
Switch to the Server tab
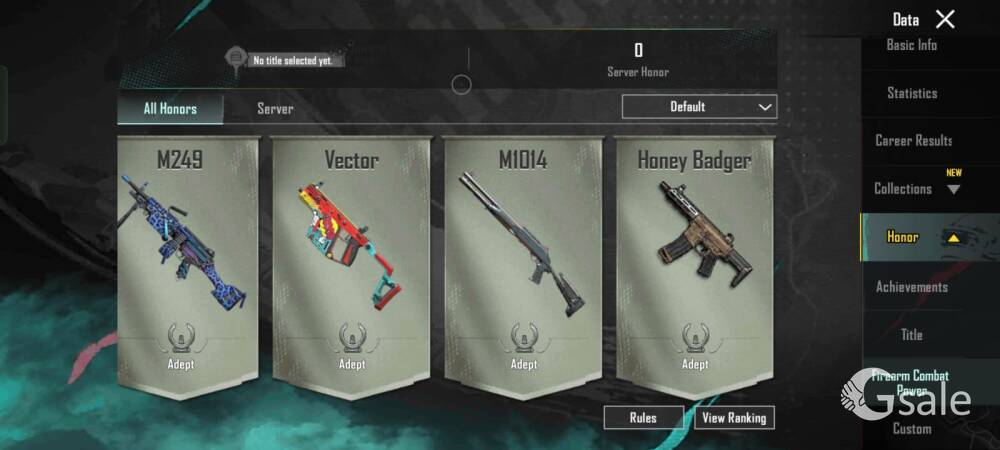[x=275, y=109]
